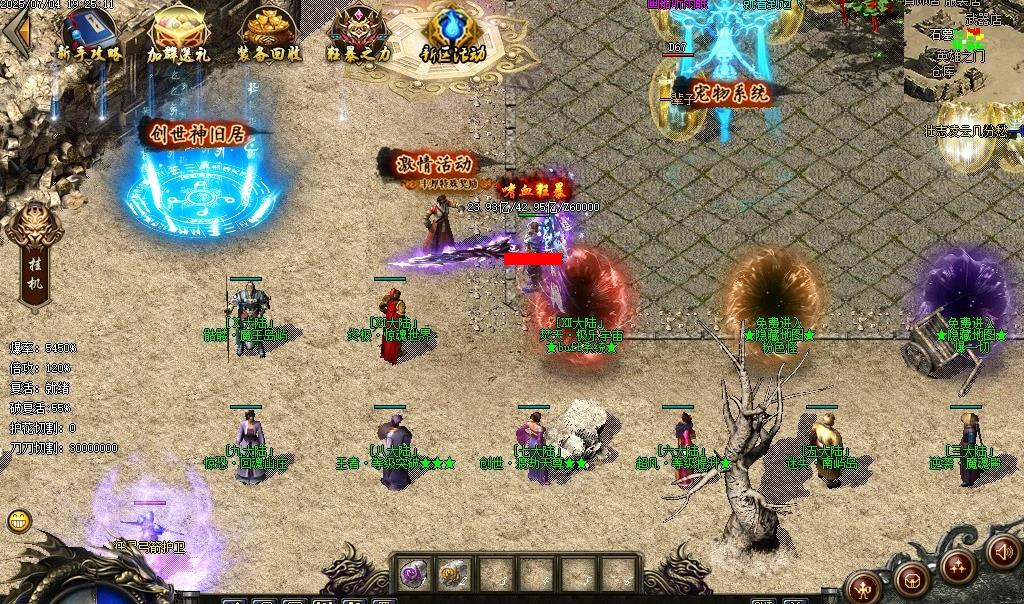The height and width of the screenshot is (604, 1028).
Task: Click the round red trident-symbol button
Action: click(862, 585)
